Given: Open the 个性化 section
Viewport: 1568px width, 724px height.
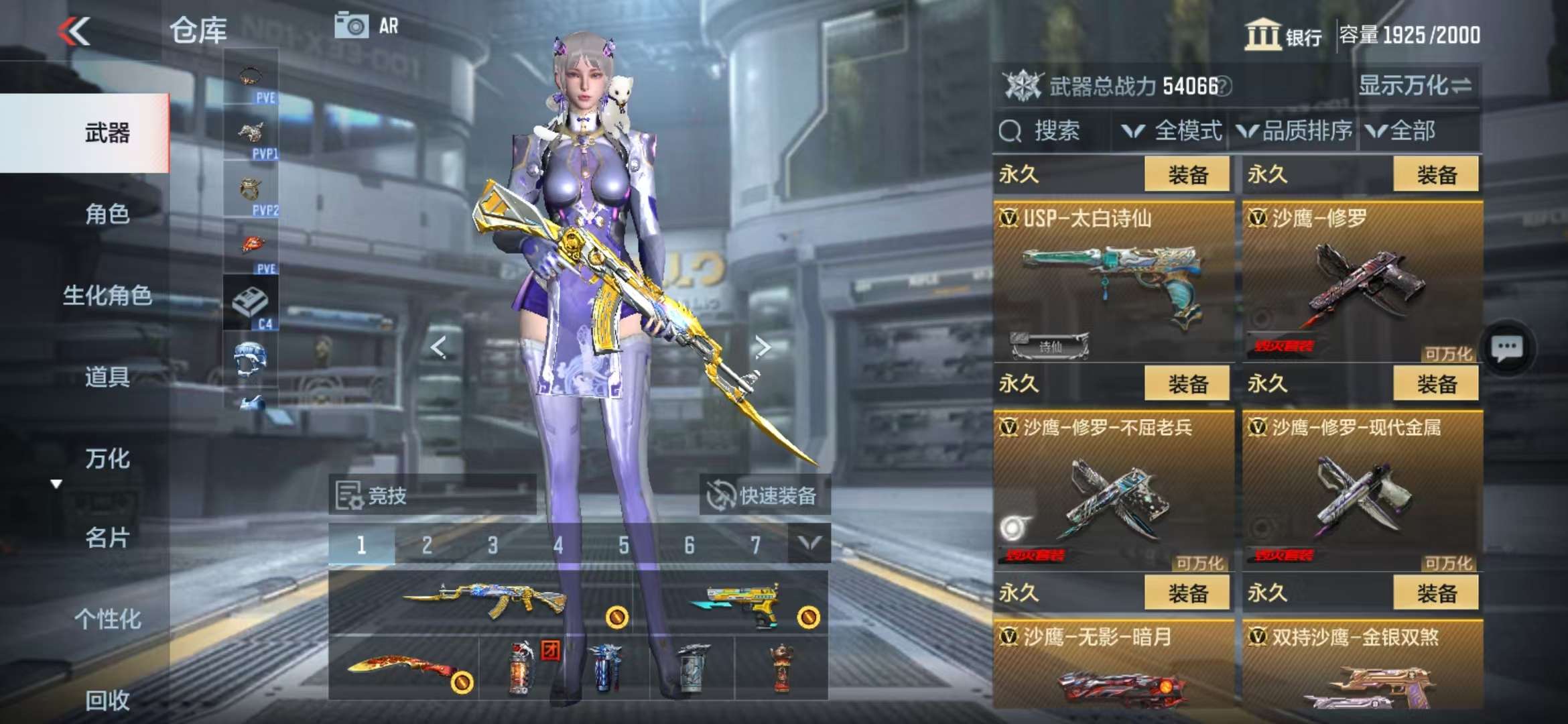Looking at the screenshot, I should point(107,619).
